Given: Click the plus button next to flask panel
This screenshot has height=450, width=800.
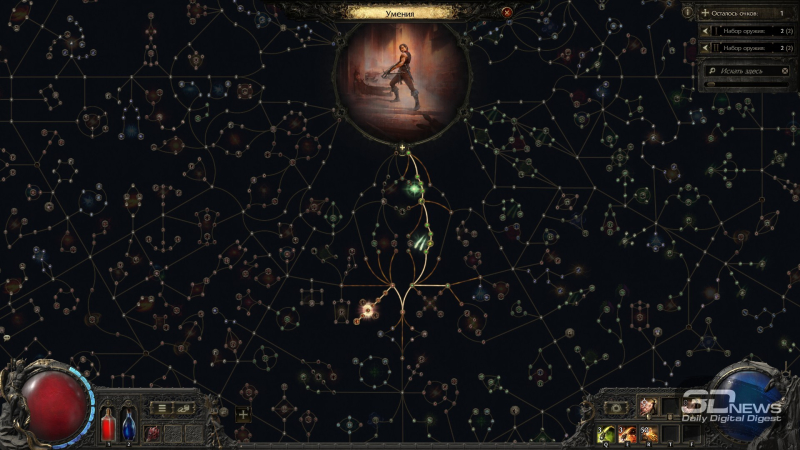Looking at the screenshot, I should (243, 414).
